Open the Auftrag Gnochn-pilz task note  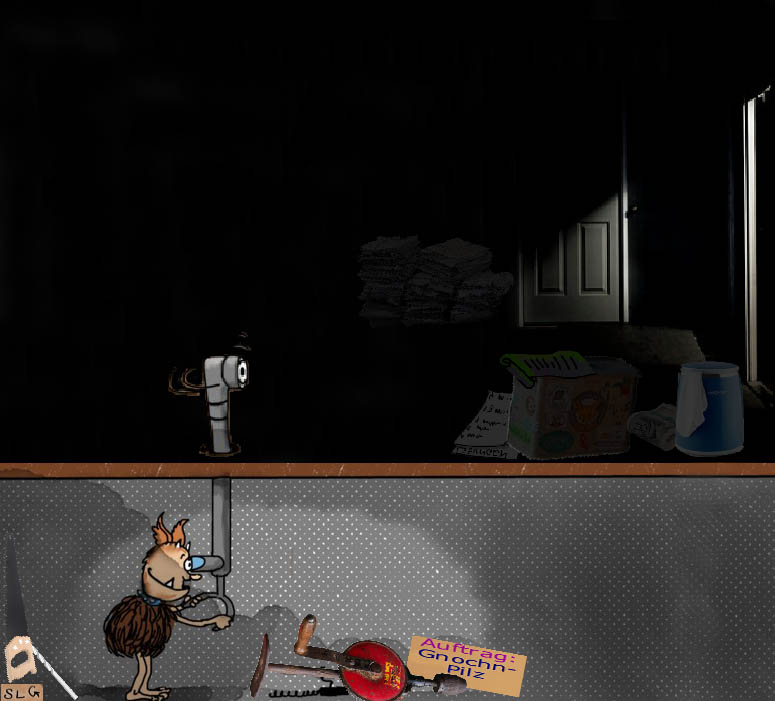467,662
